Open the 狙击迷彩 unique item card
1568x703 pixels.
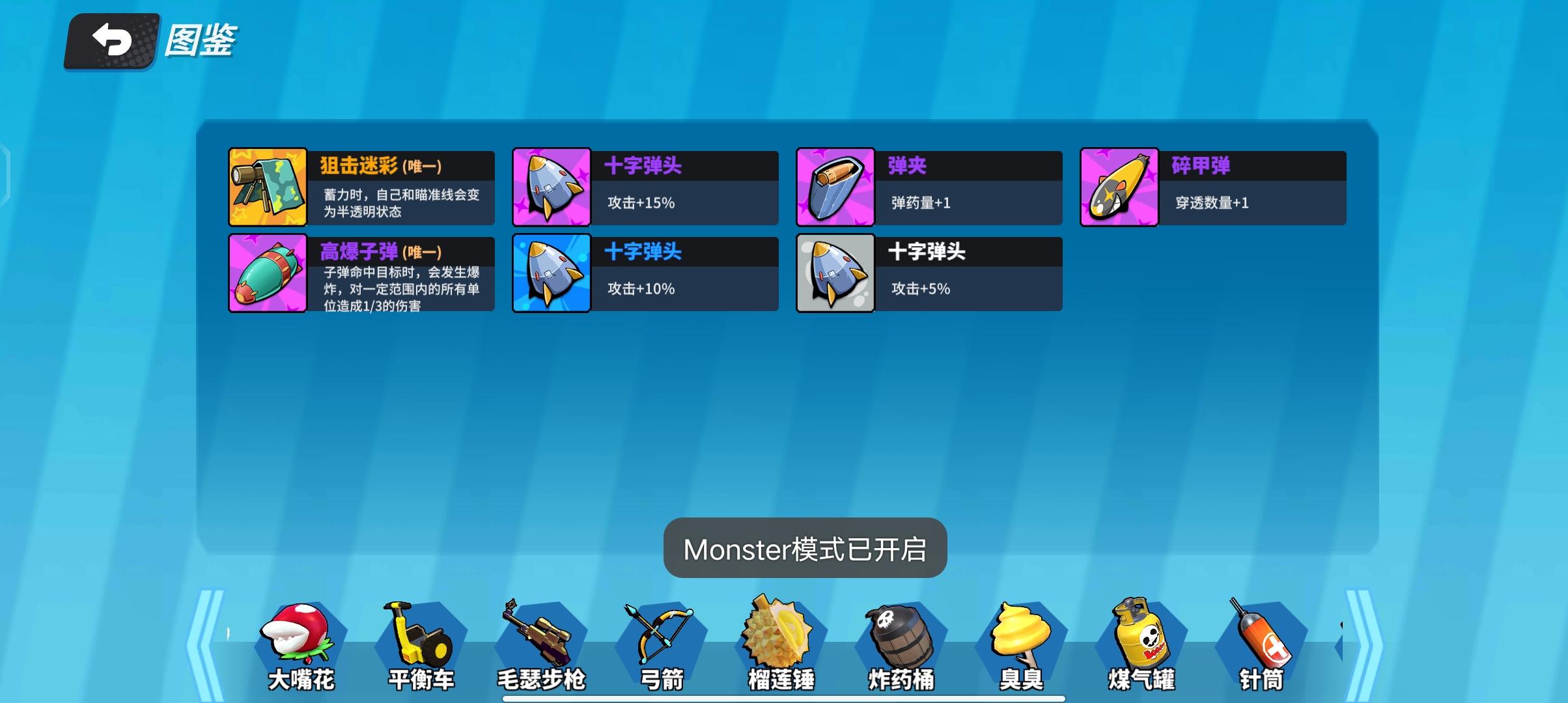360,187
